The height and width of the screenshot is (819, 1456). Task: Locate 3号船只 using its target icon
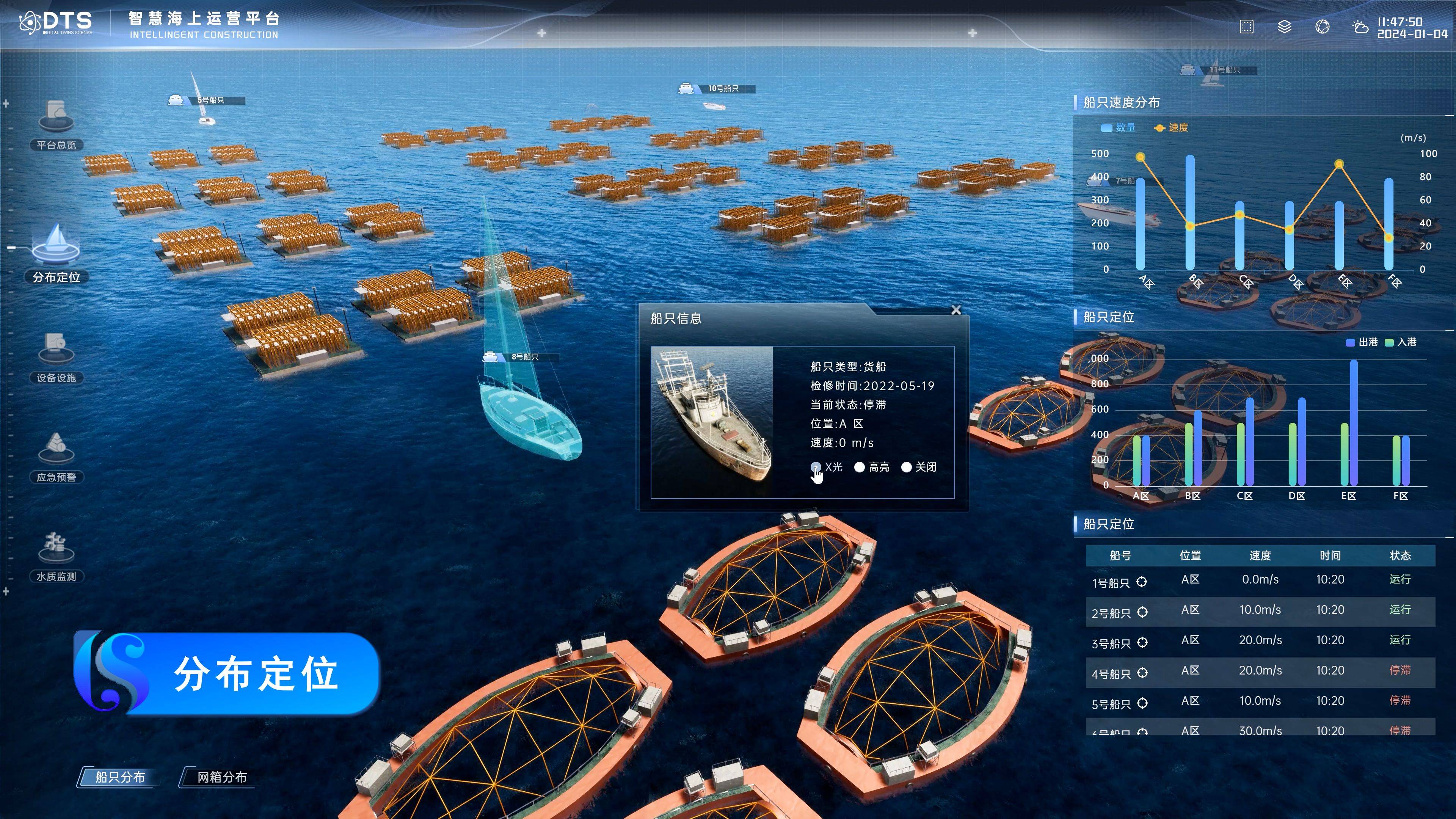[1142, 643]
